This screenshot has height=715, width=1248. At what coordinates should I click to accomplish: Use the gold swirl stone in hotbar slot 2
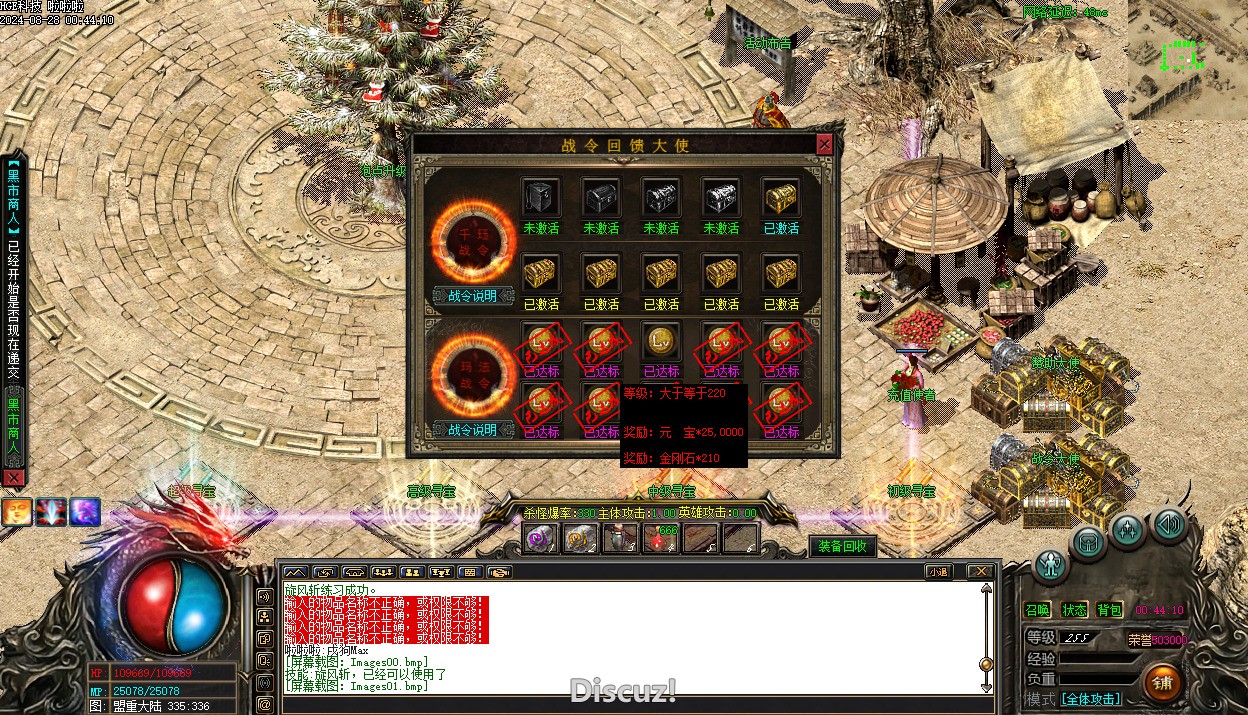click(x=580, y=539)
